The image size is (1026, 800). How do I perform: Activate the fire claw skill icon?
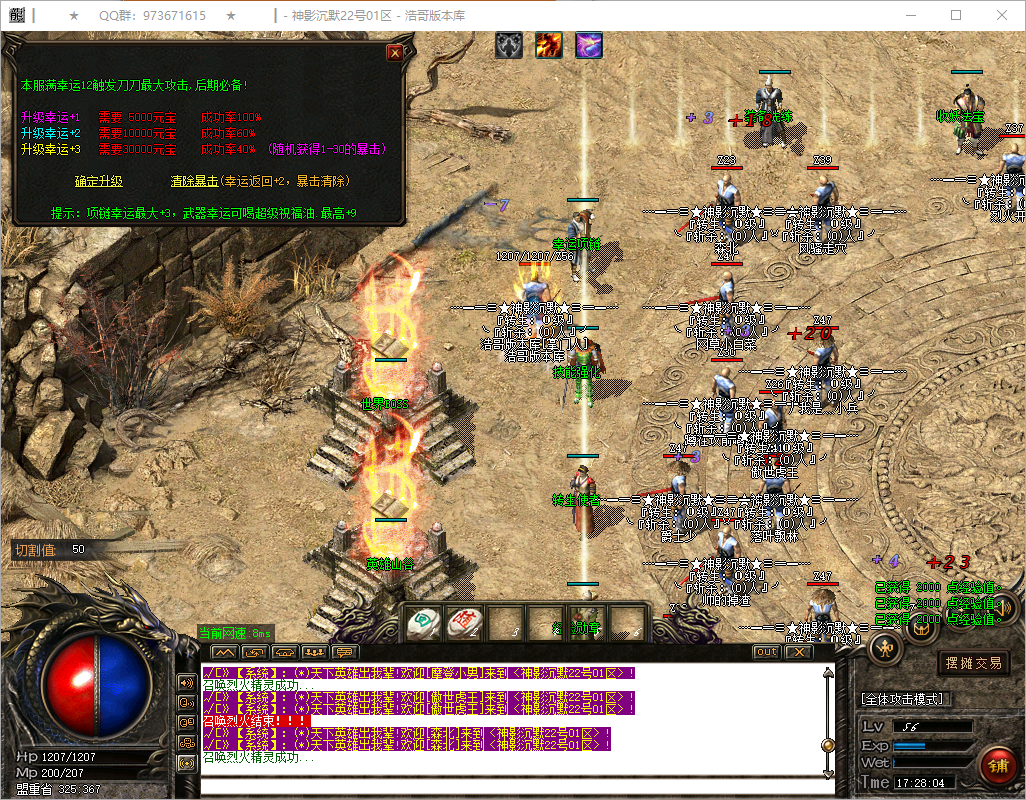pos(548,45)
